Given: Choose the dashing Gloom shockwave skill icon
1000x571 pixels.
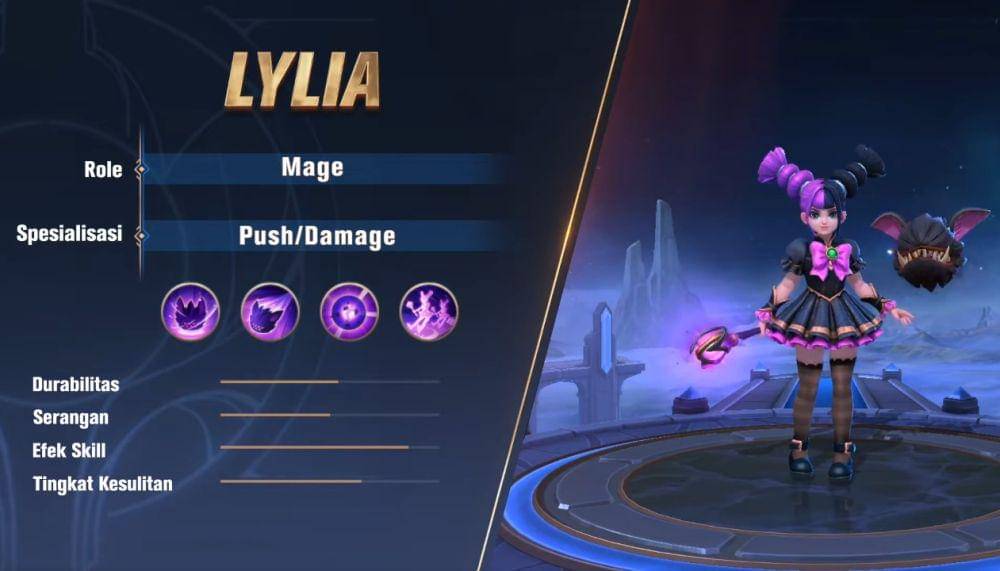Looking at the screenshot, I should click(270, 311).
